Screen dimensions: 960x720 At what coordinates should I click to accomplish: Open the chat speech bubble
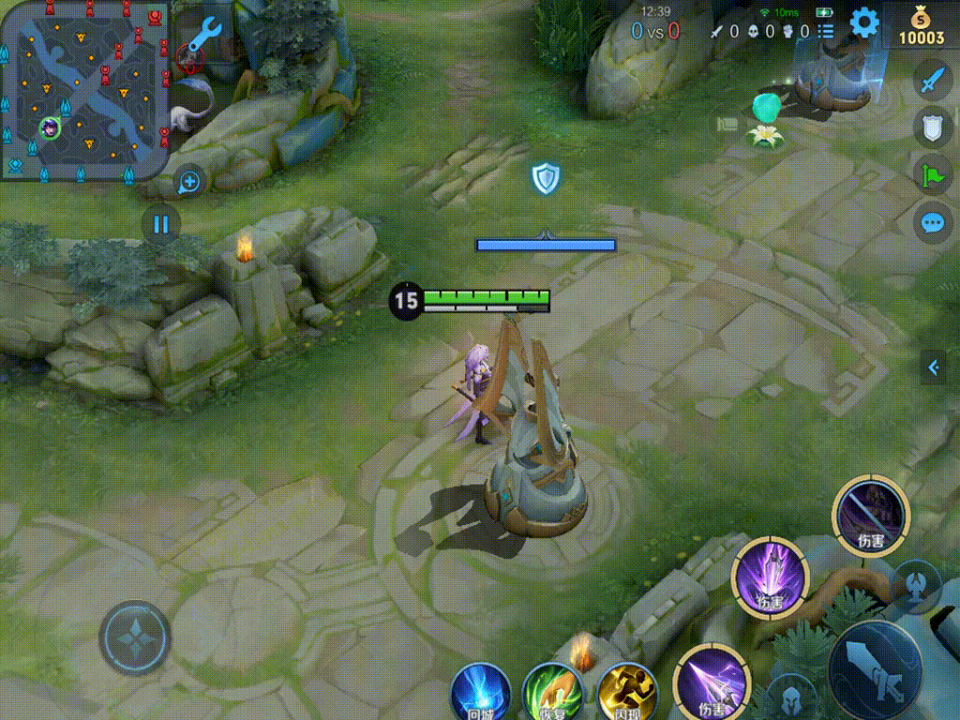point(932,222)
